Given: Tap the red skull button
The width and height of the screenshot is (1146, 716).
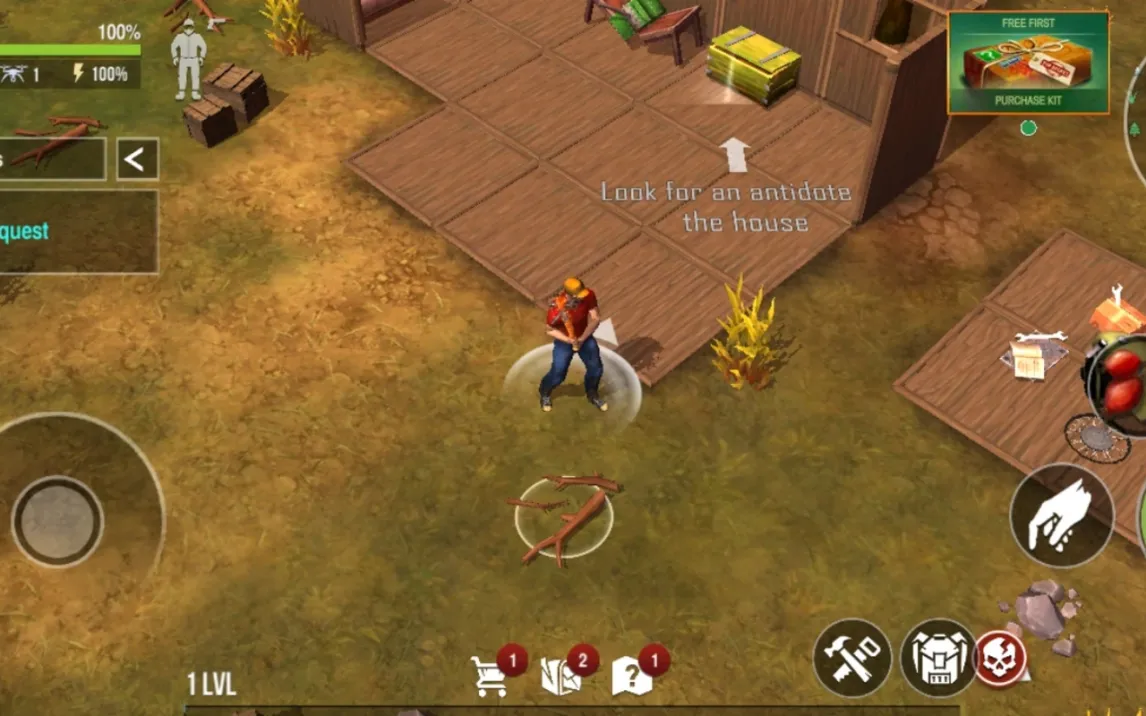Looking at the screenshot, I should pyautogui.click(x=1000, y=658).
